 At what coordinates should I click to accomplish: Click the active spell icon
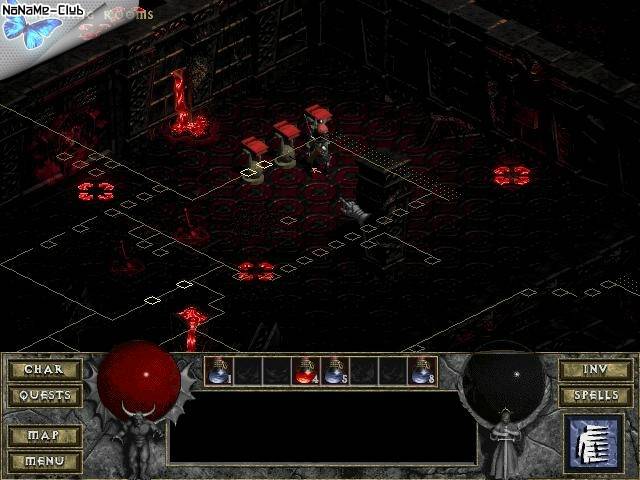(595, 442)
